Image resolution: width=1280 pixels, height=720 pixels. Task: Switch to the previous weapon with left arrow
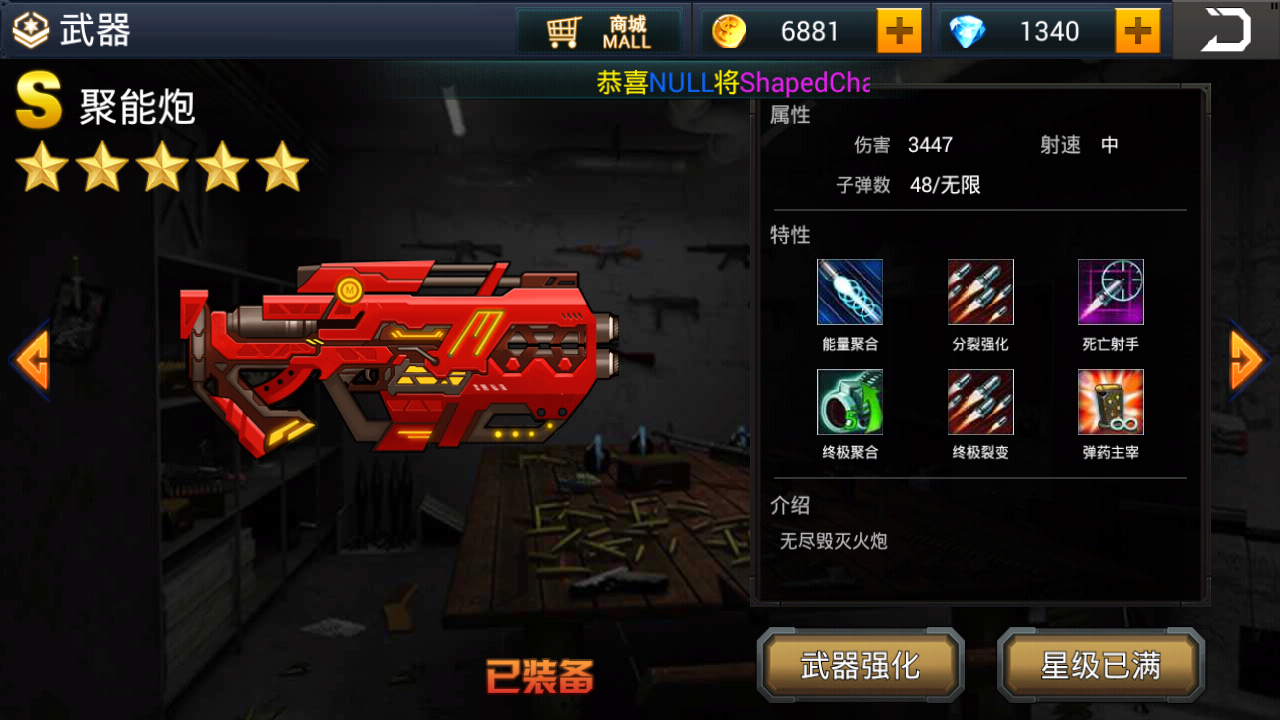(x=29, y=359)
